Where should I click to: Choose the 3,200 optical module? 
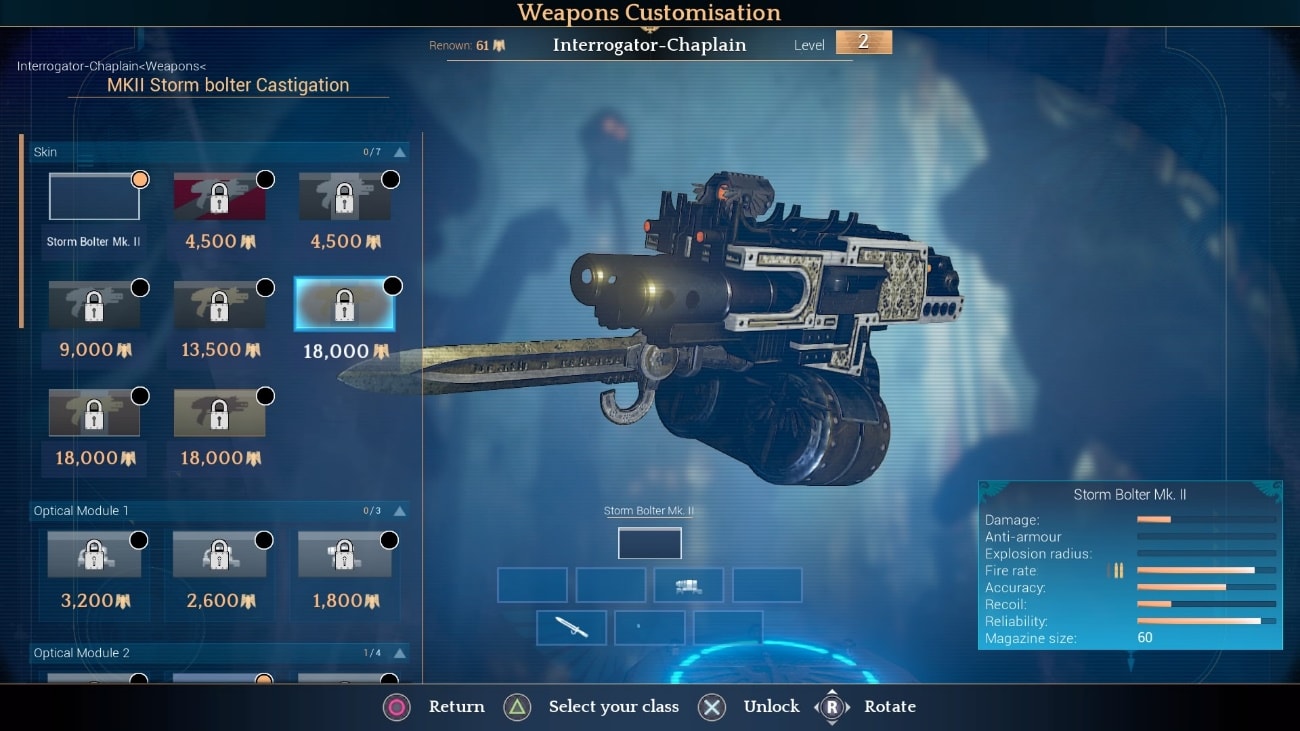pyautogui.click(x=94, y=555)
